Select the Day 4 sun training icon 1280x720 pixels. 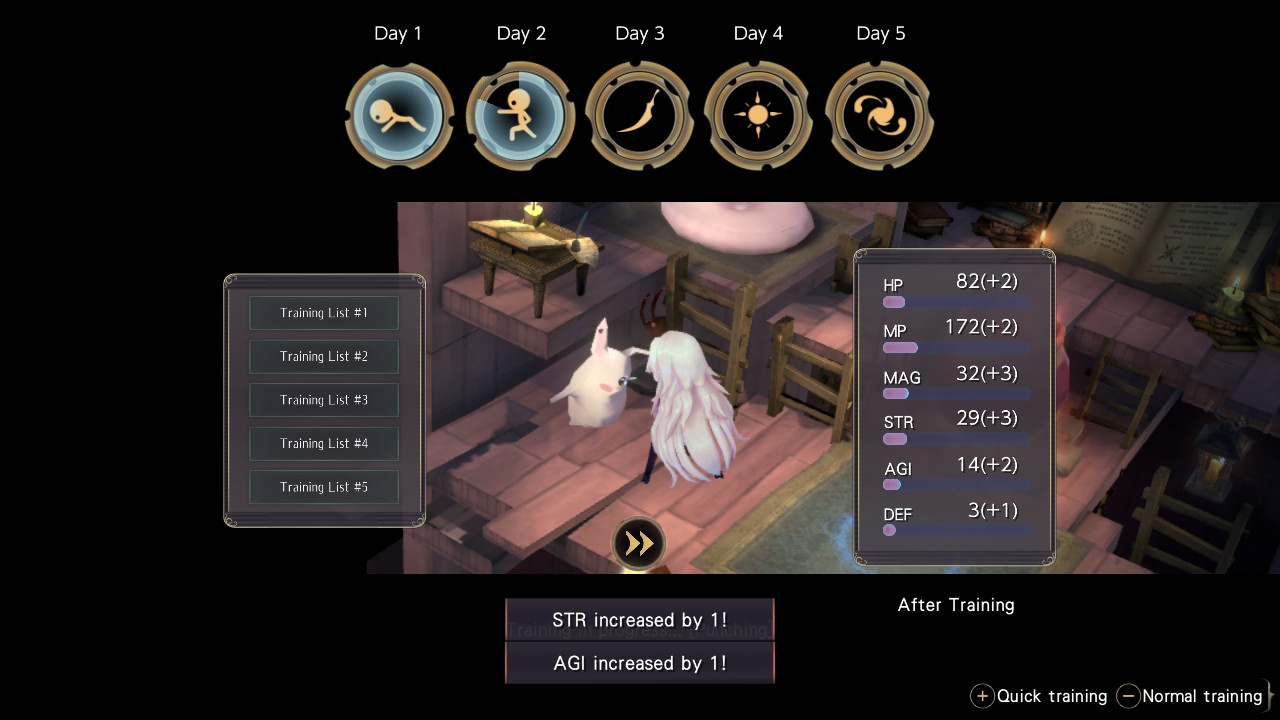pos(758,116)
